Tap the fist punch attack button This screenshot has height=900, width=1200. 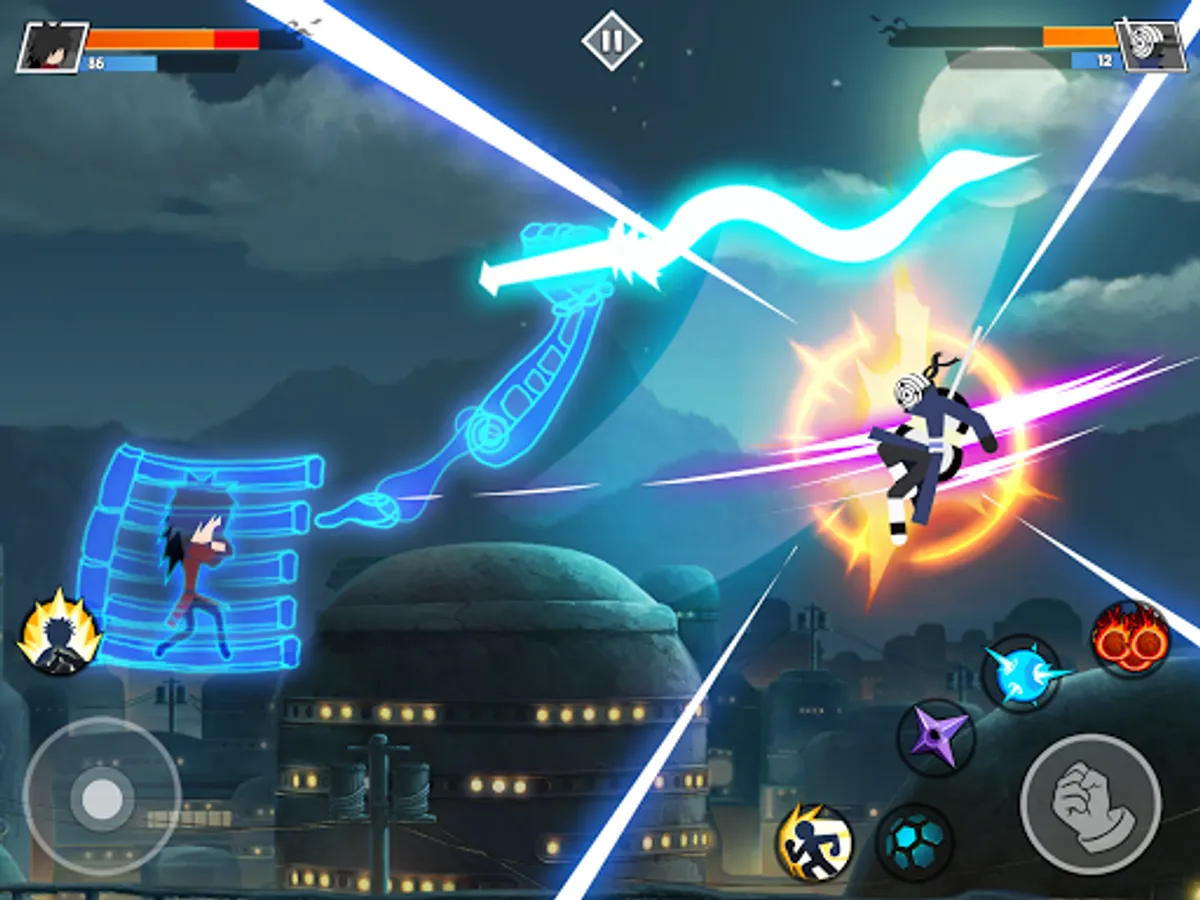1090,804
